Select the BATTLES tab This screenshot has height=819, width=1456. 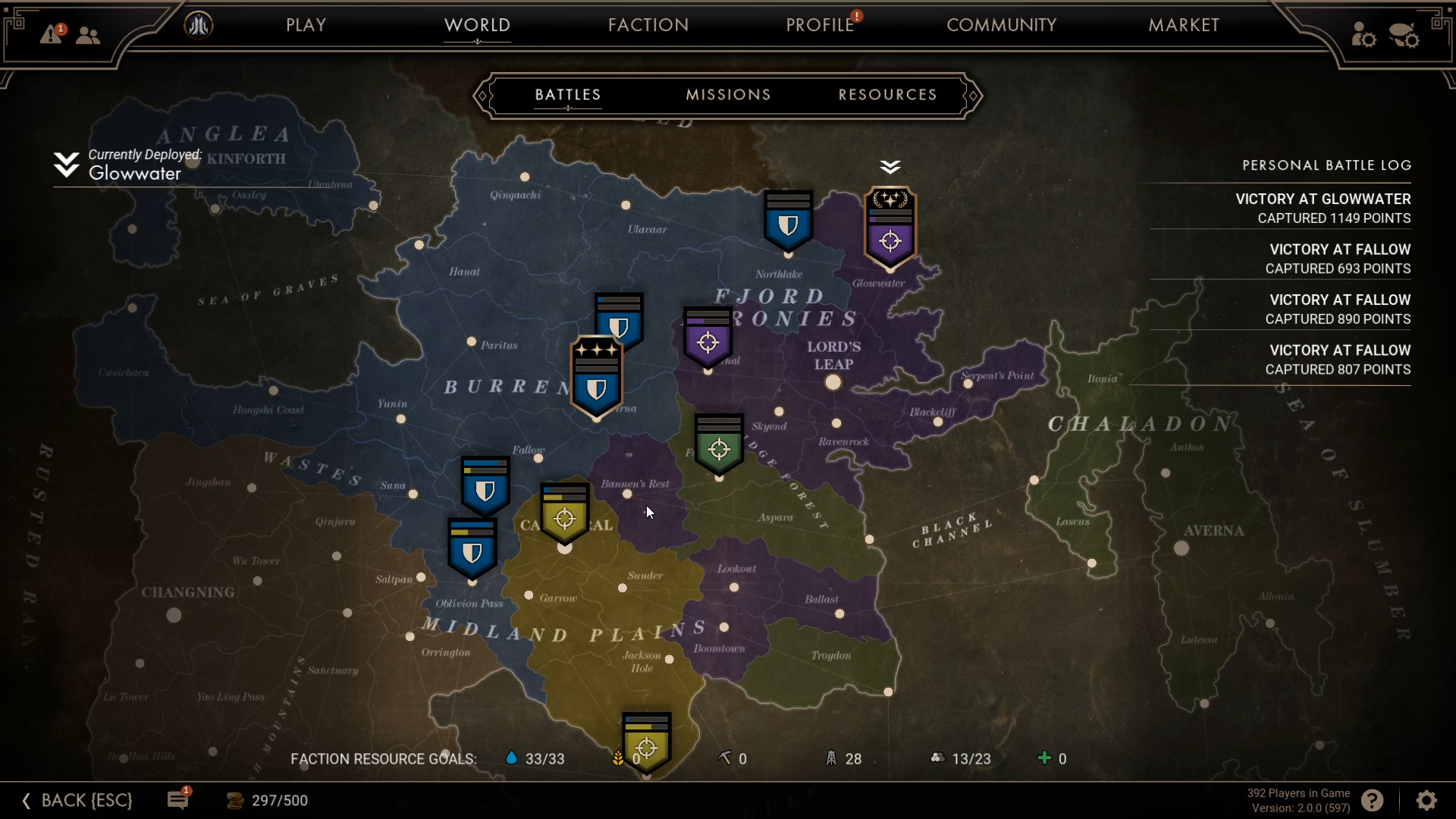[x=568, y=95]
